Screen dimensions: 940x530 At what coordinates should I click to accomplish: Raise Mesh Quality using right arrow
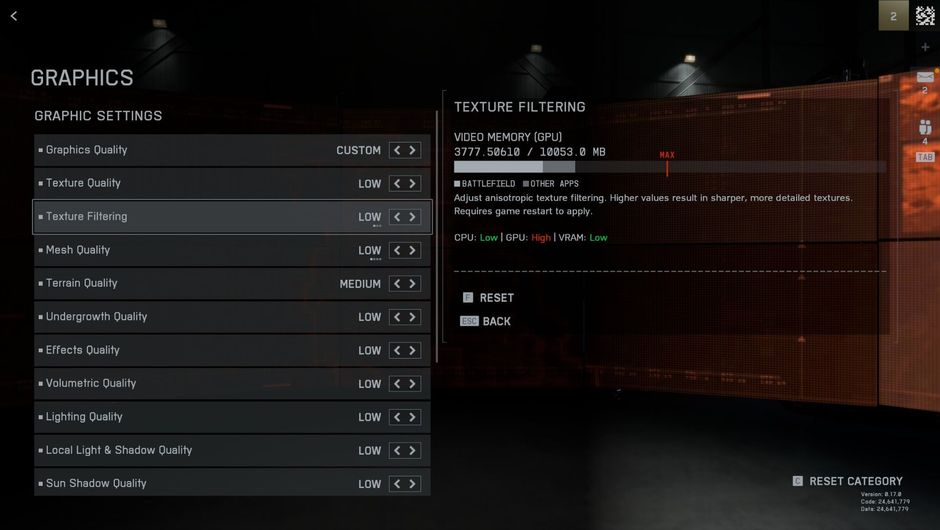coord(412,250)
